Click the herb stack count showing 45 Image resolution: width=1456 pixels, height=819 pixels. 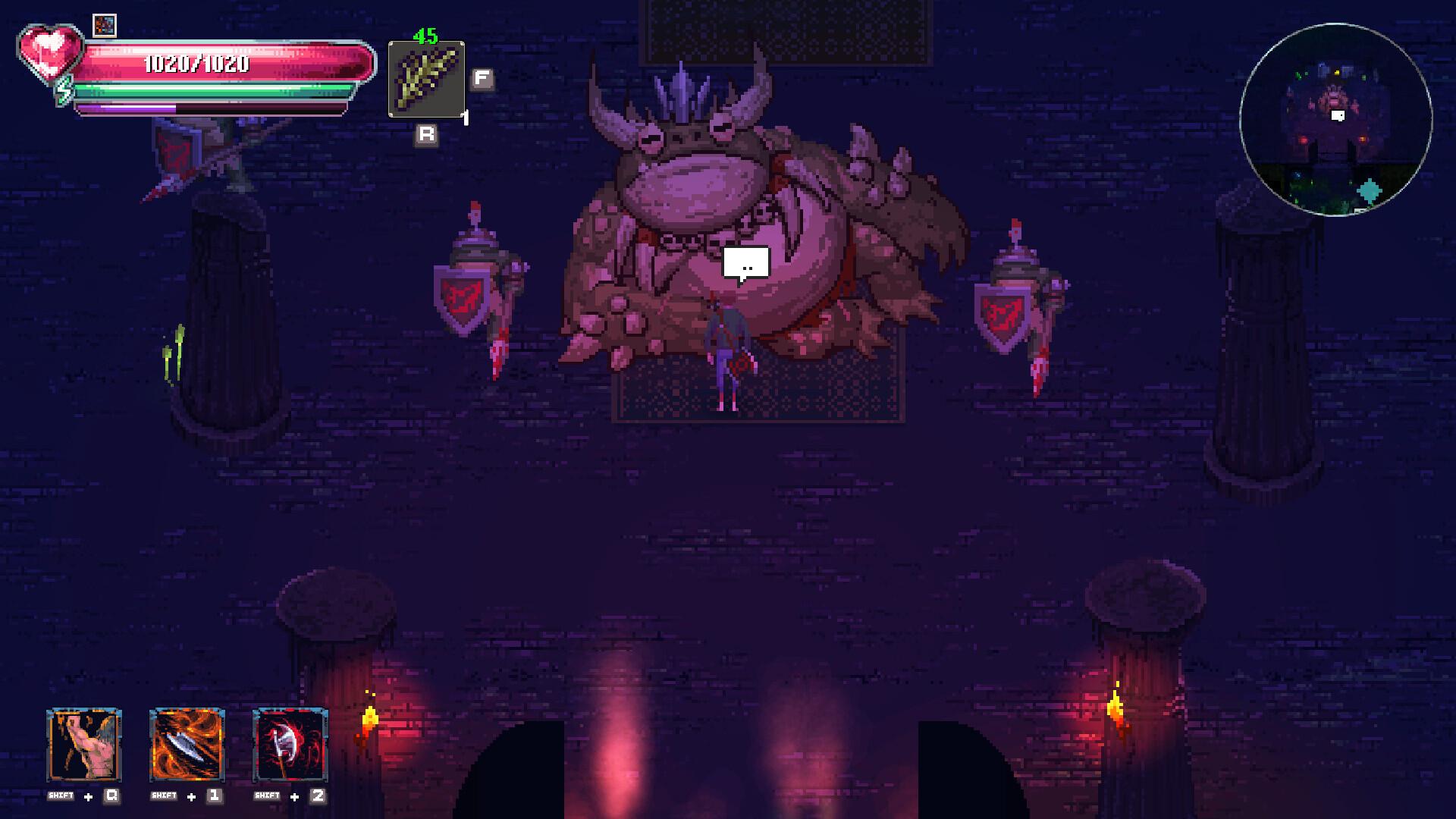[425, 36]
